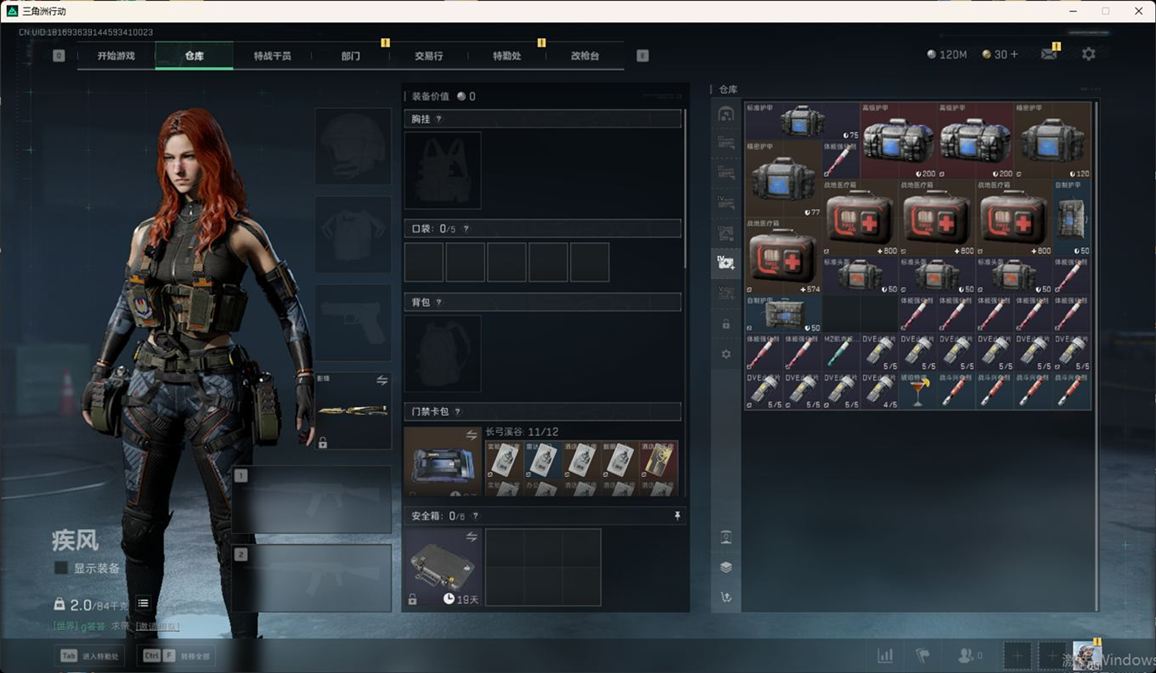Close the game window
1156x673 pixels.
1137,11
